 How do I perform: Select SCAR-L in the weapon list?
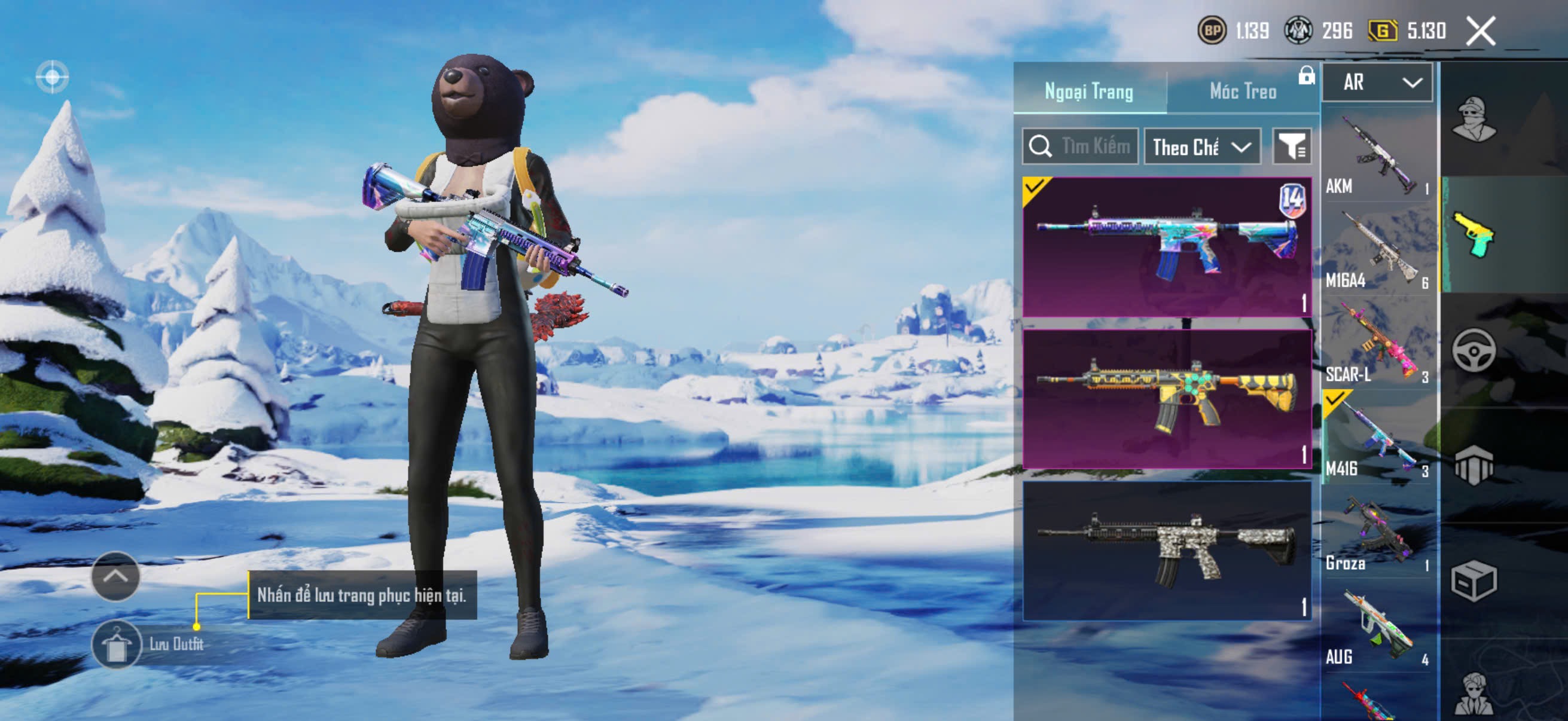[1377, 344]
